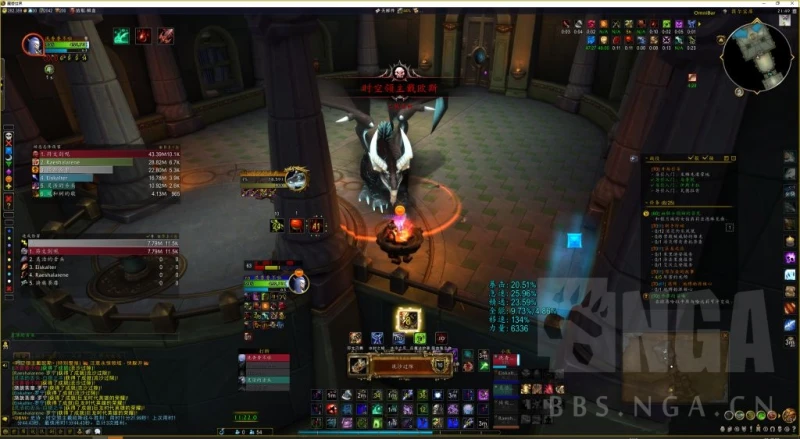
Task: Activate the glowing highlighted ability icon
Action: [x=406, y=320]
